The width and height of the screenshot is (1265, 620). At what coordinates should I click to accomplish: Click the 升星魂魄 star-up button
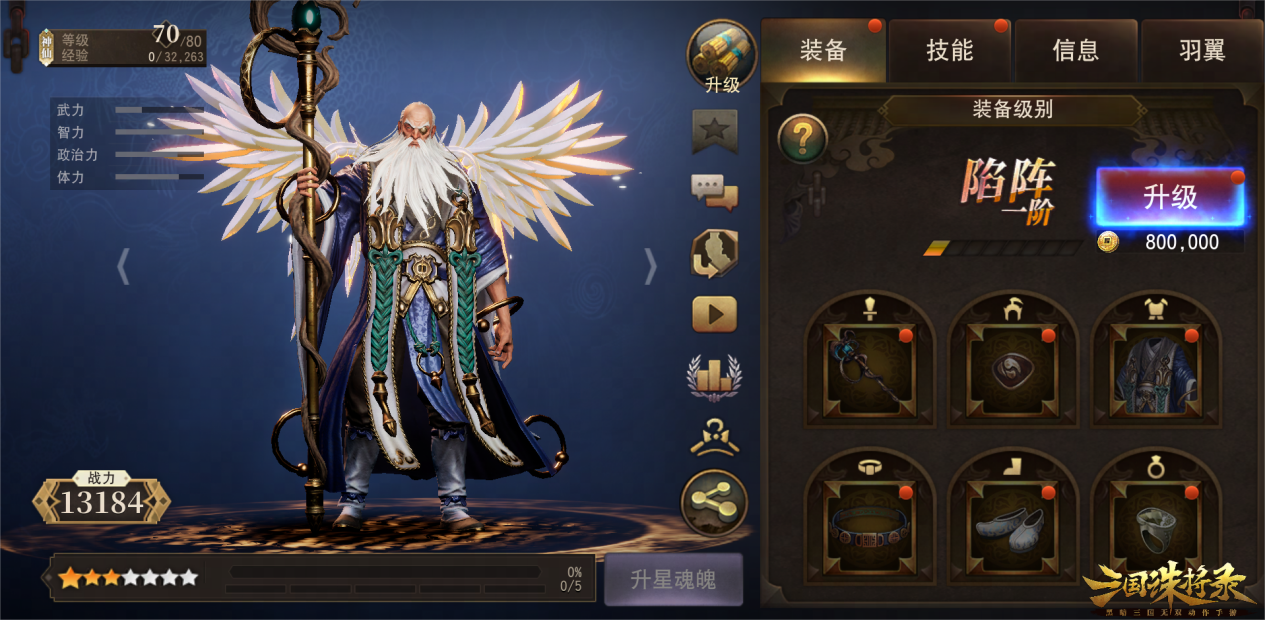(673, 580)
